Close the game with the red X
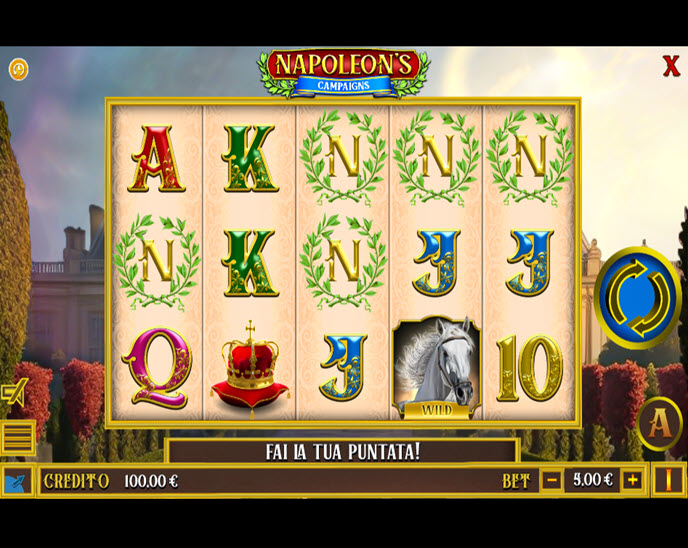The image size is (688, 548). click(671, 67)
